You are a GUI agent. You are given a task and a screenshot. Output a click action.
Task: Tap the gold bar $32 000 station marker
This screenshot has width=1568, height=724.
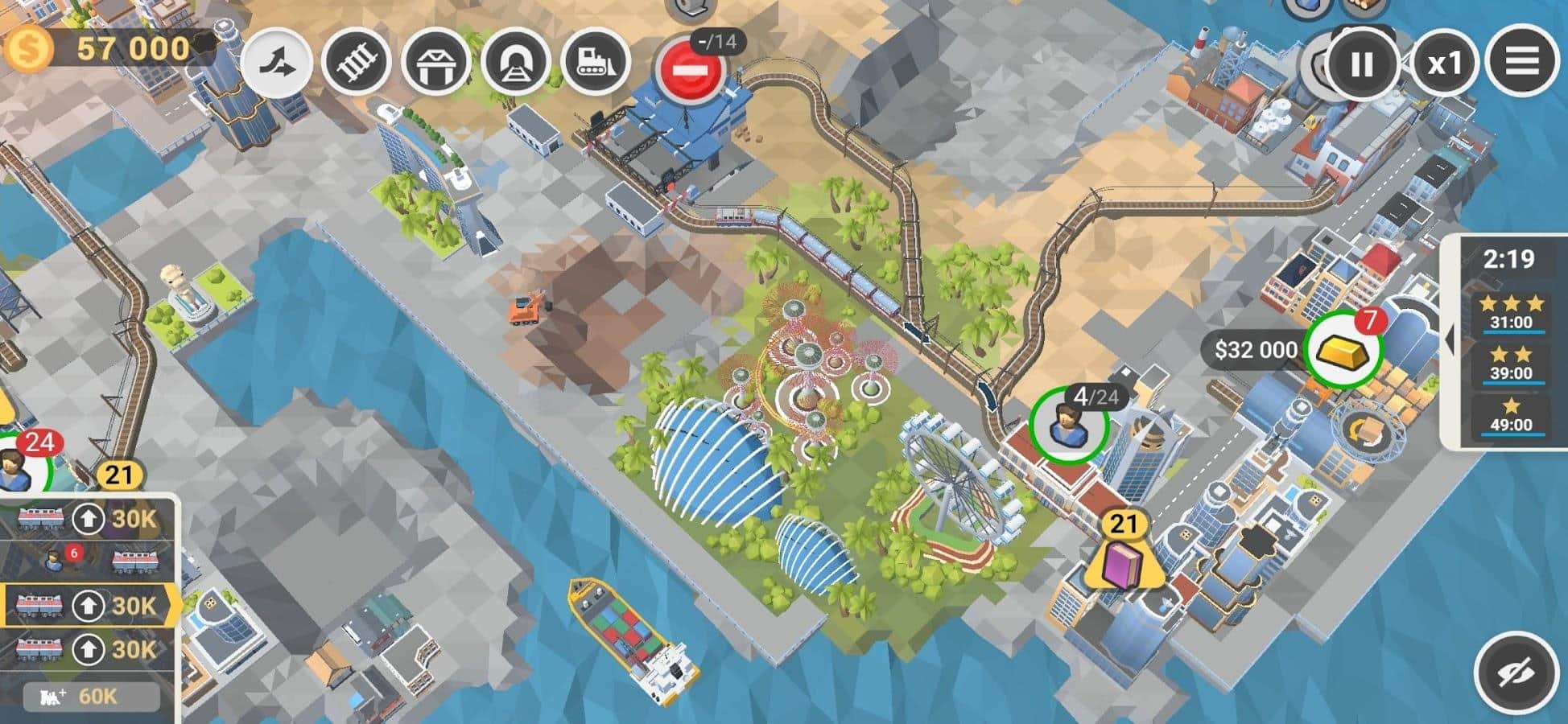(x=1342, y=350)
